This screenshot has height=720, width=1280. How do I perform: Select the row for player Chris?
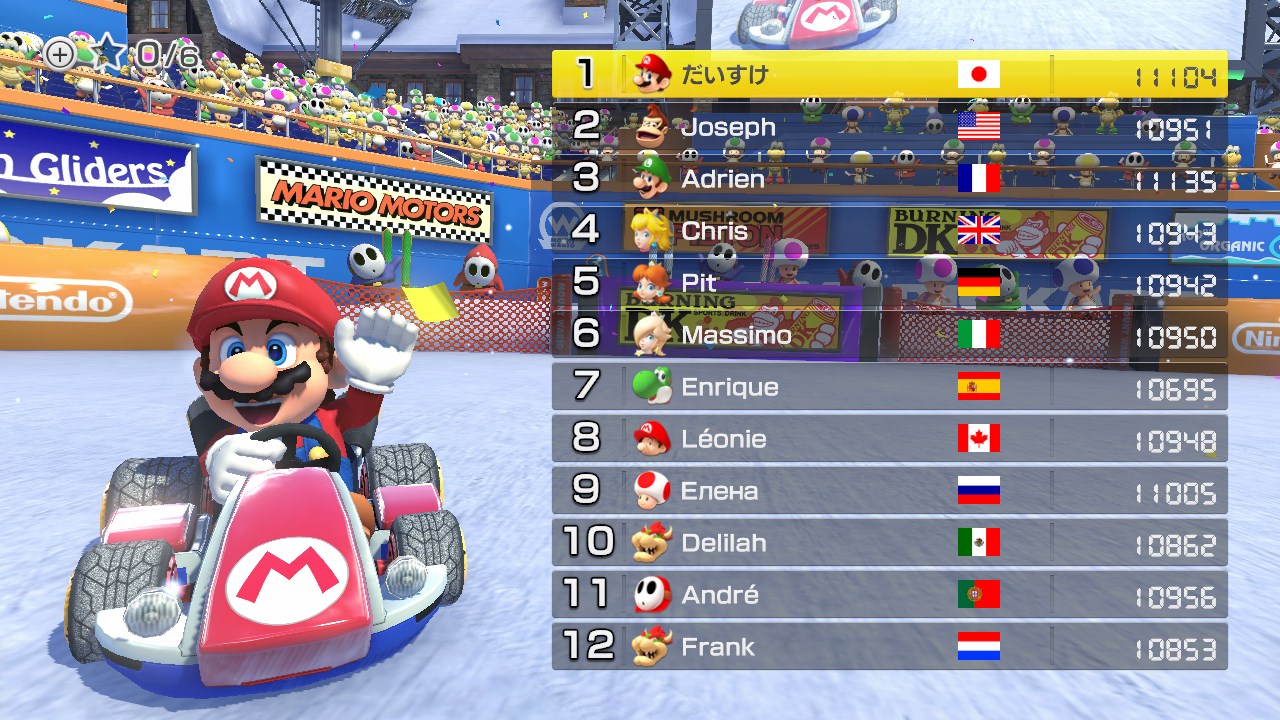889,231
